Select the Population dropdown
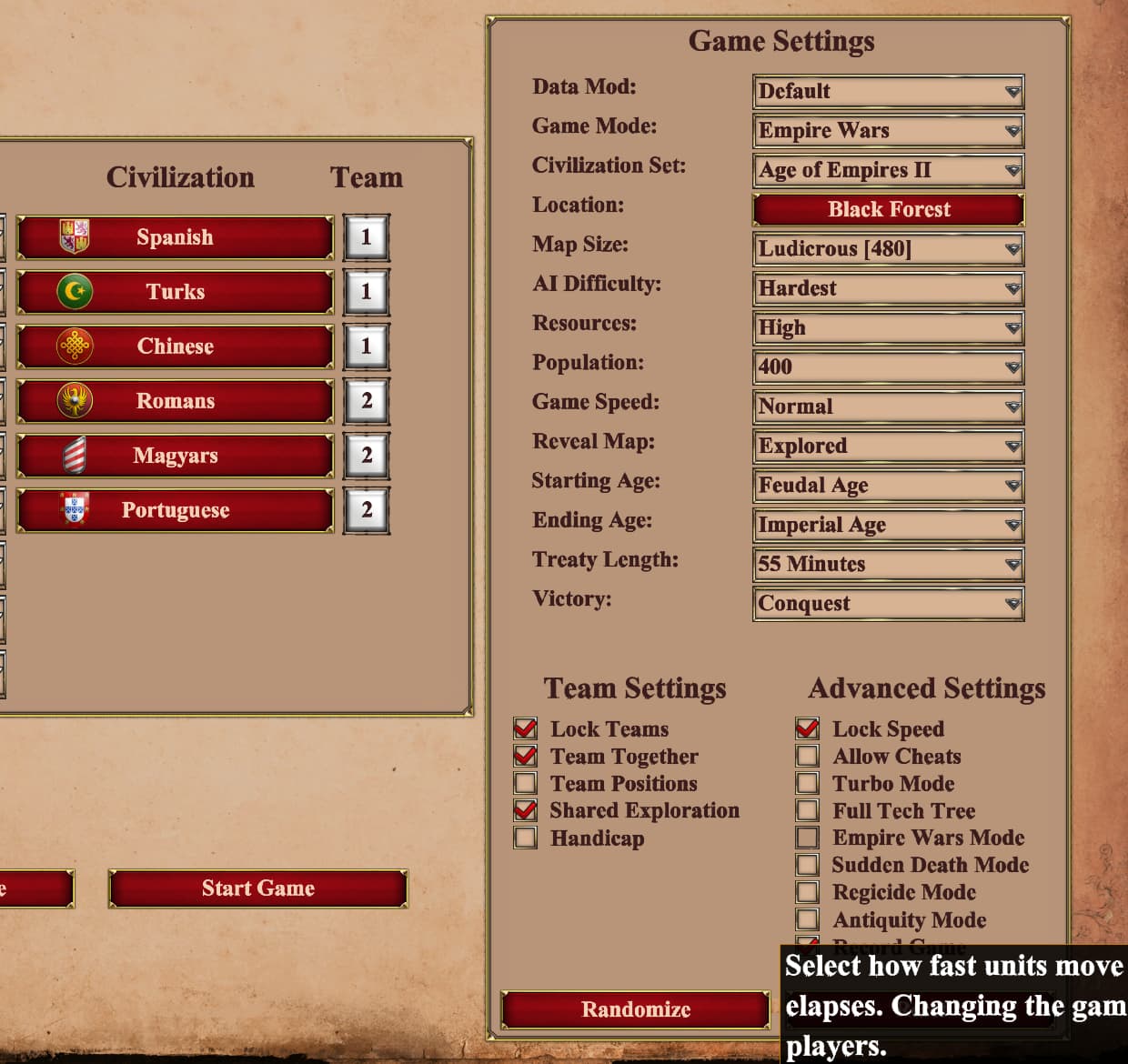1128x1064 pixels. 888,367
